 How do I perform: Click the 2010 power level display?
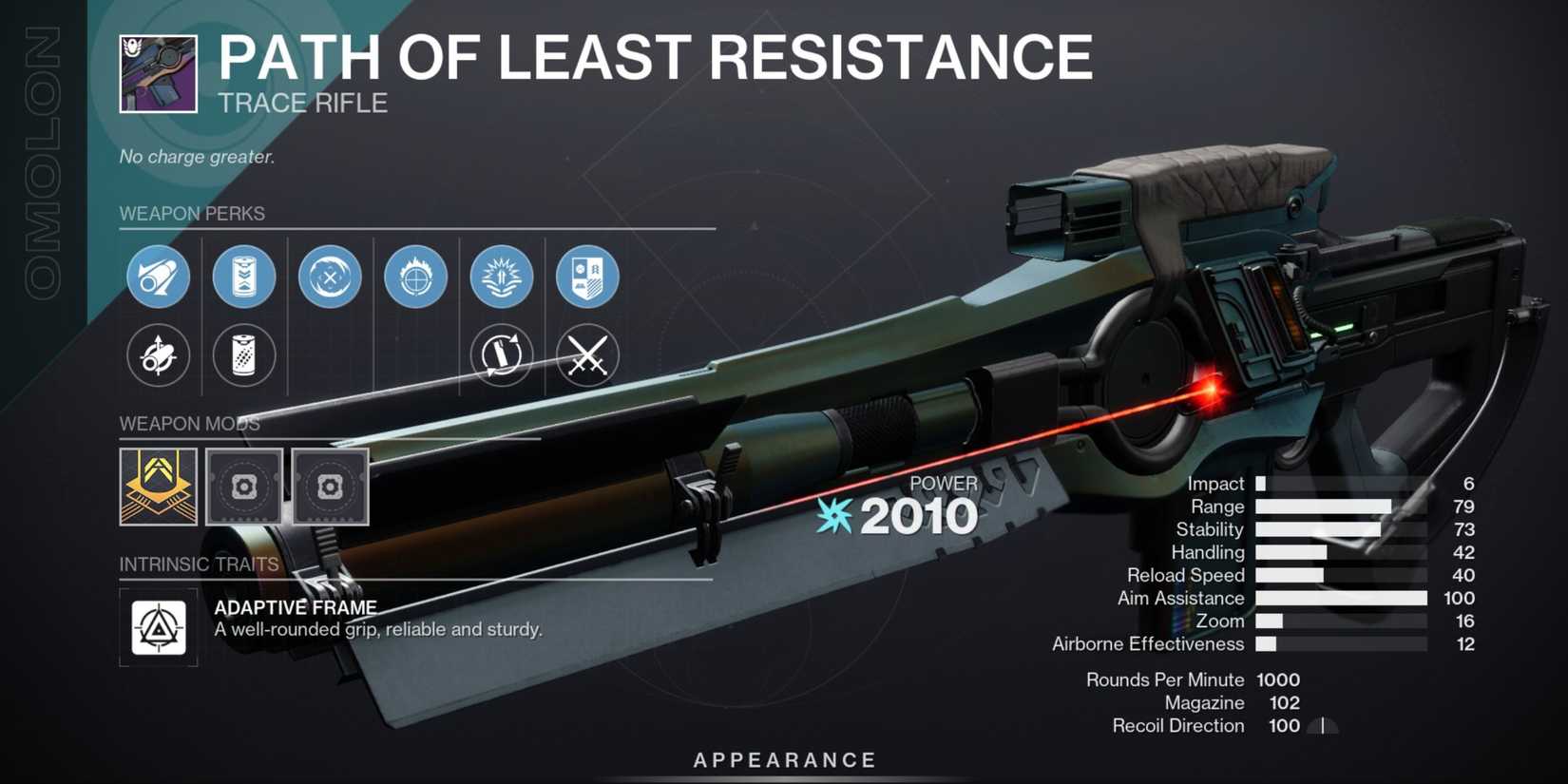918,516
